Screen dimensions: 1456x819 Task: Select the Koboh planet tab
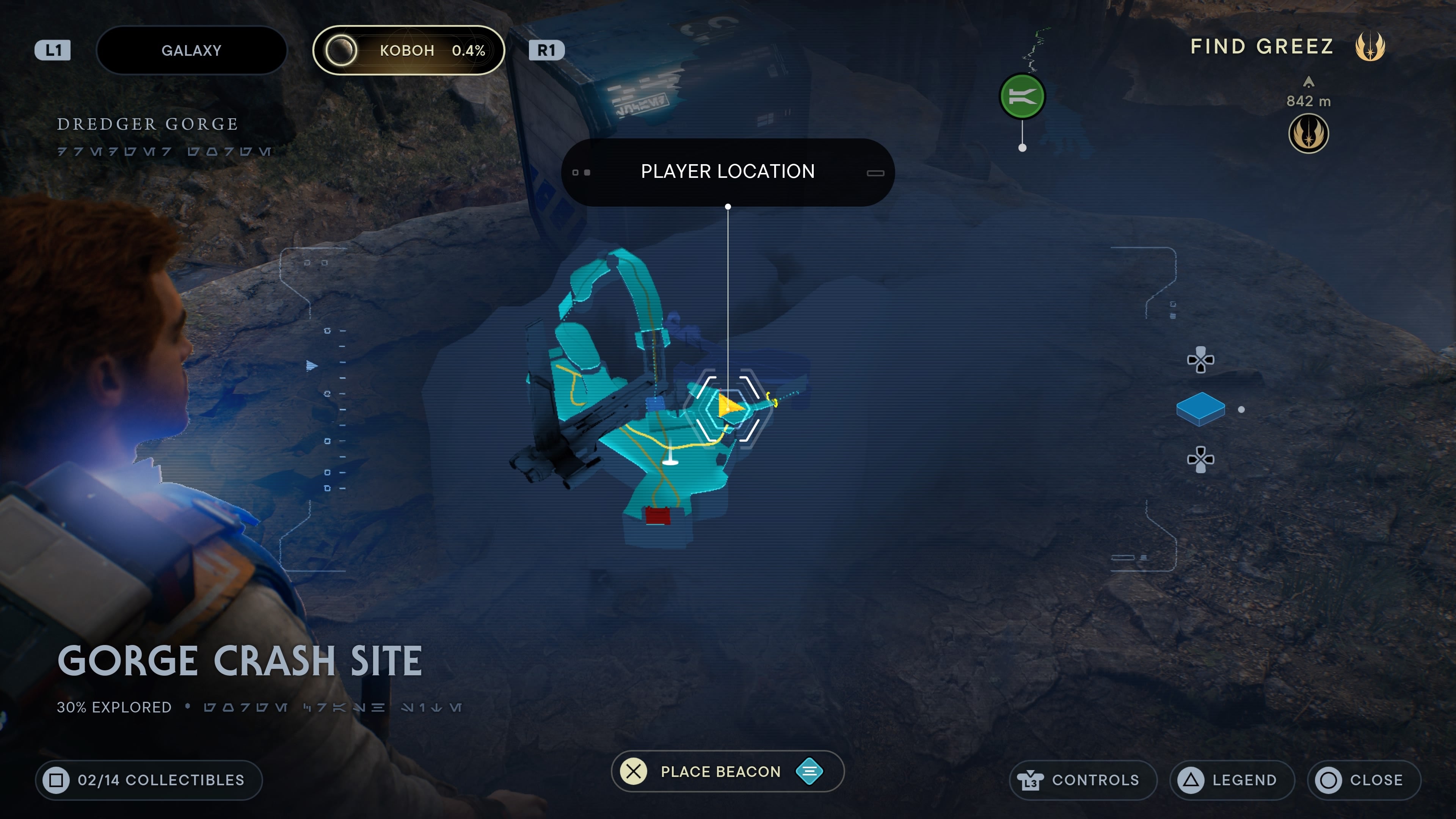(408, 50)
